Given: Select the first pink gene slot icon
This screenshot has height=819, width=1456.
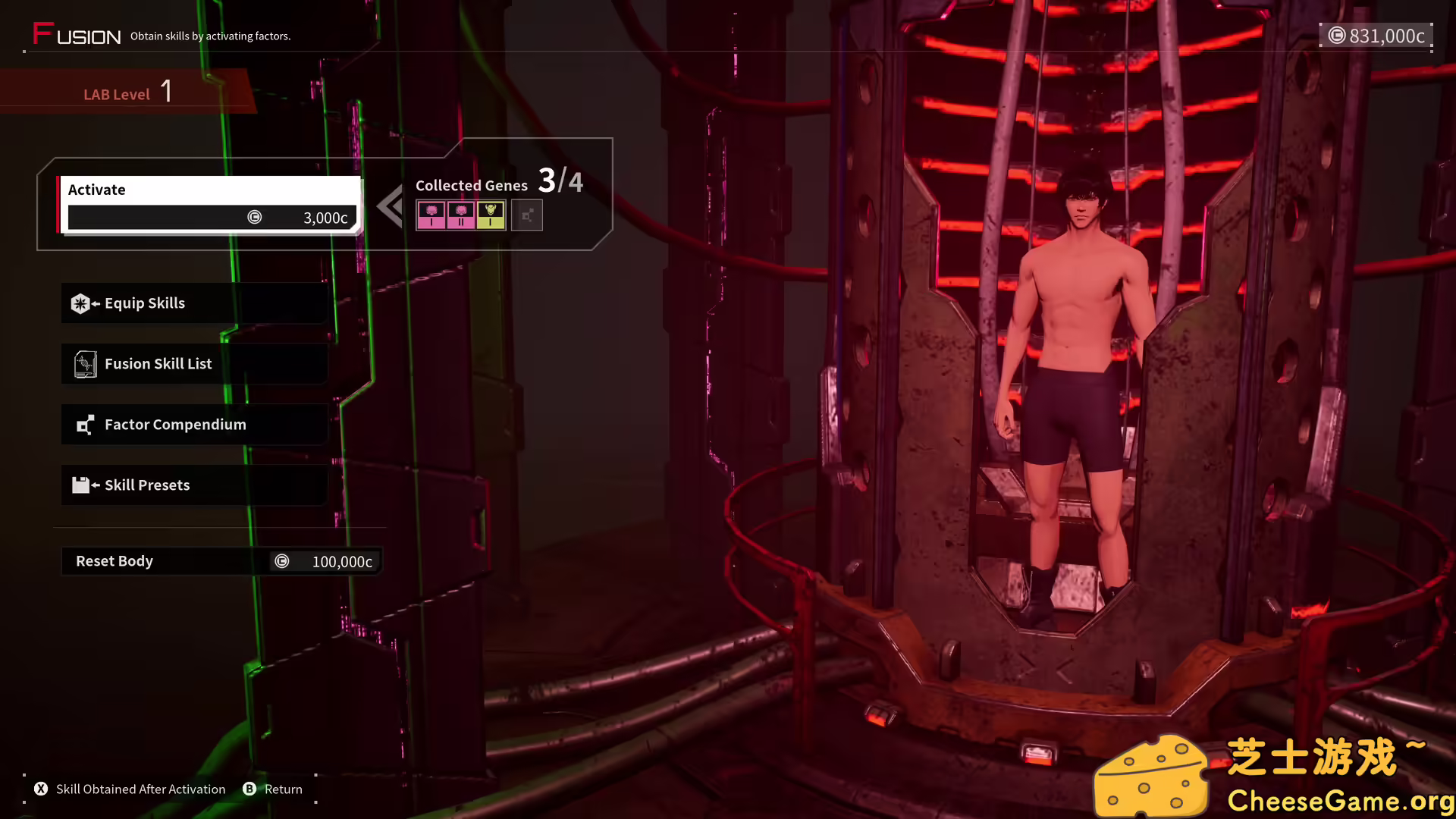Looking at the screenshot, I should (431, 214).
